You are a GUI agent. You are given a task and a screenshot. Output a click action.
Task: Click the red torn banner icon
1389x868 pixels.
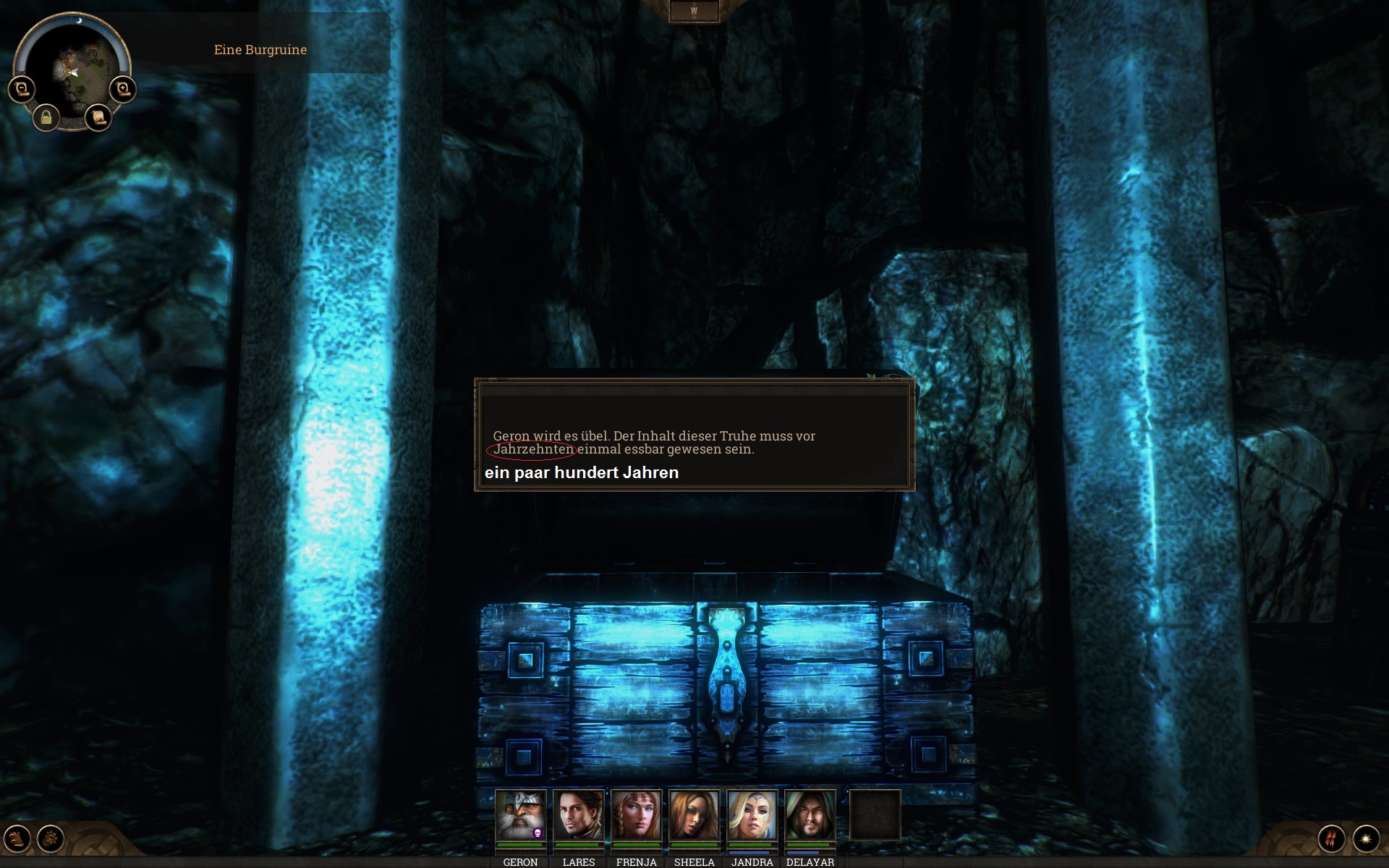coord(1332,839)
